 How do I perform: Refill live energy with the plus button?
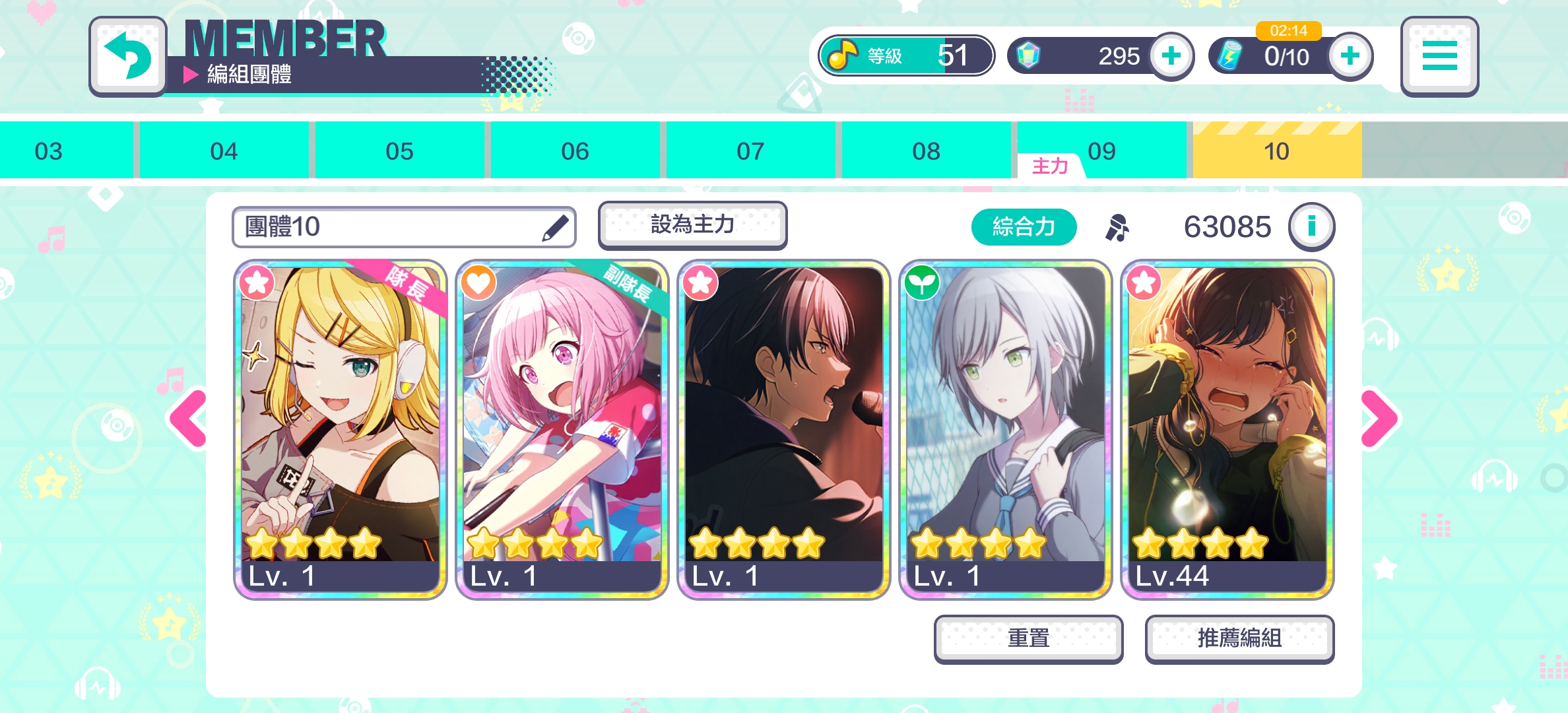pos(1350,56)
